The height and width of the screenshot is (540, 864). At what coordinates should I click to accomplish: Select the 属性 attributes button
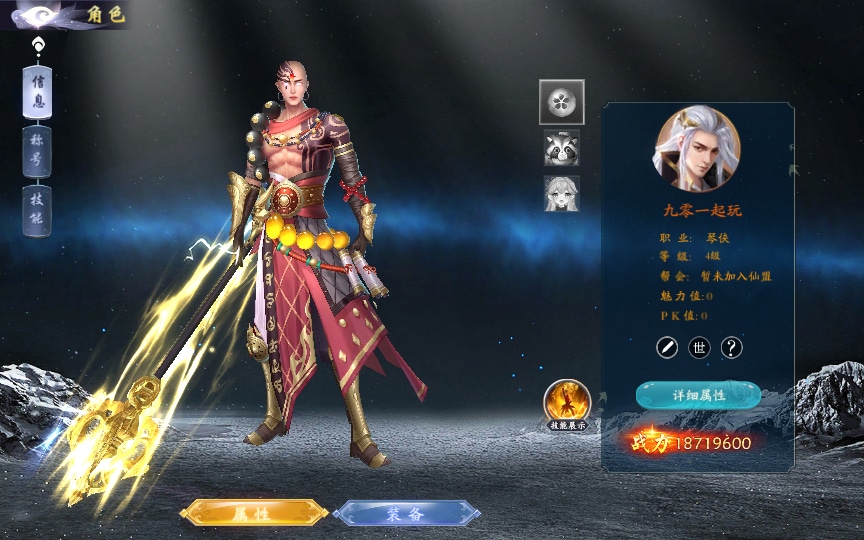254,513
